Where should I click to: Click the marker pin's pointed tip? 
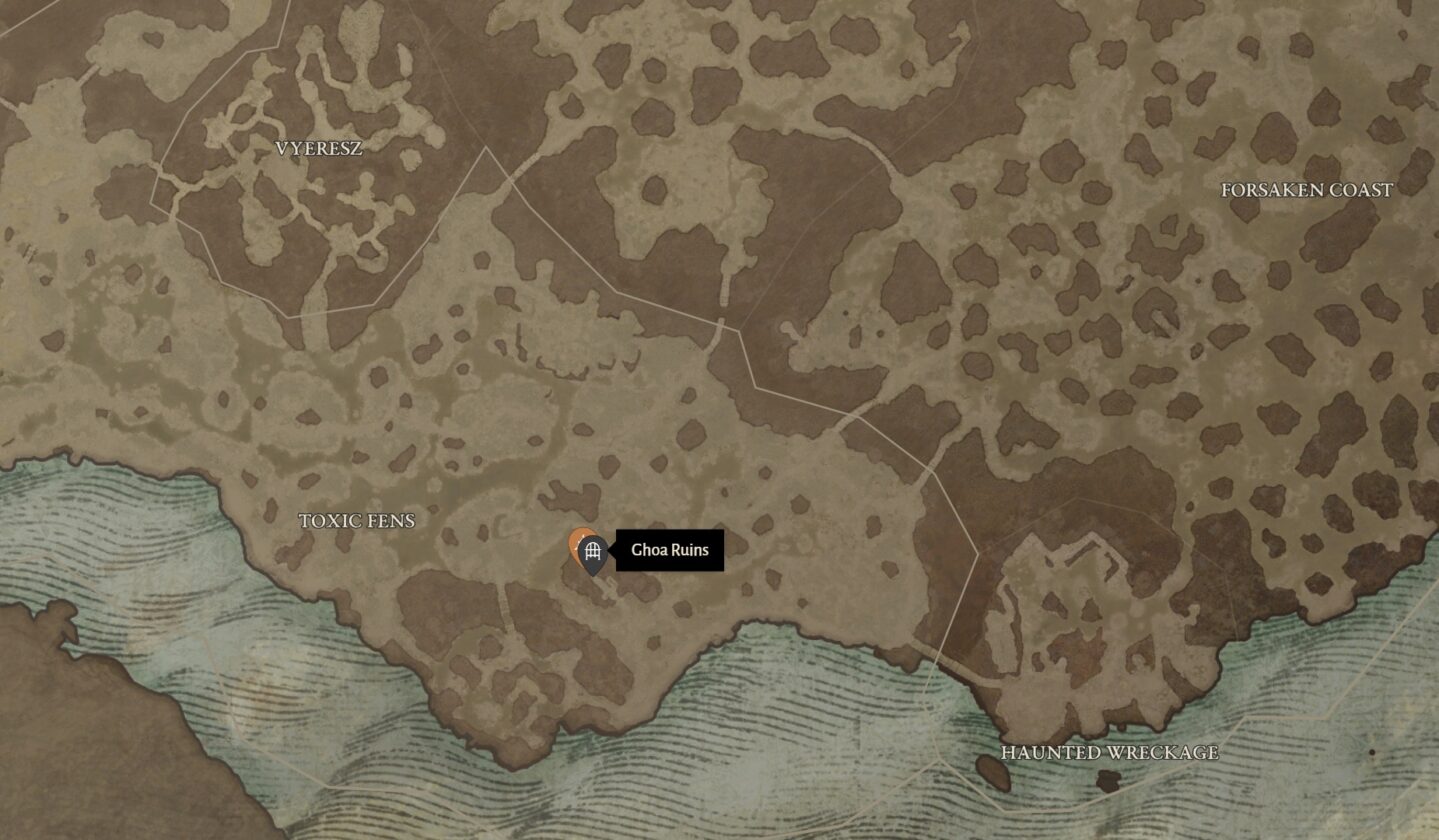[x=594, y=577]
